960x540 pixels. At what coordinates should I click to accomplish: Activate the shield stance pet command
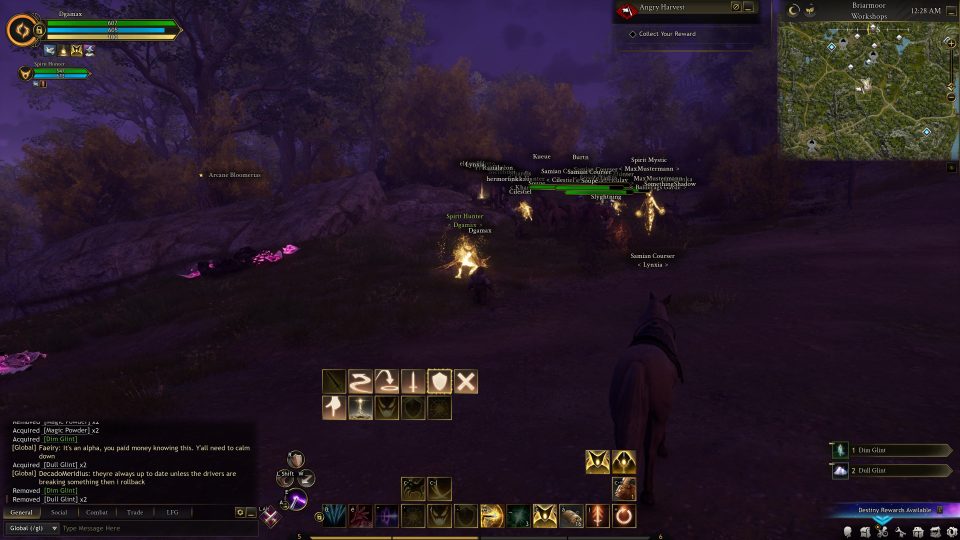(x=439, y=381)
